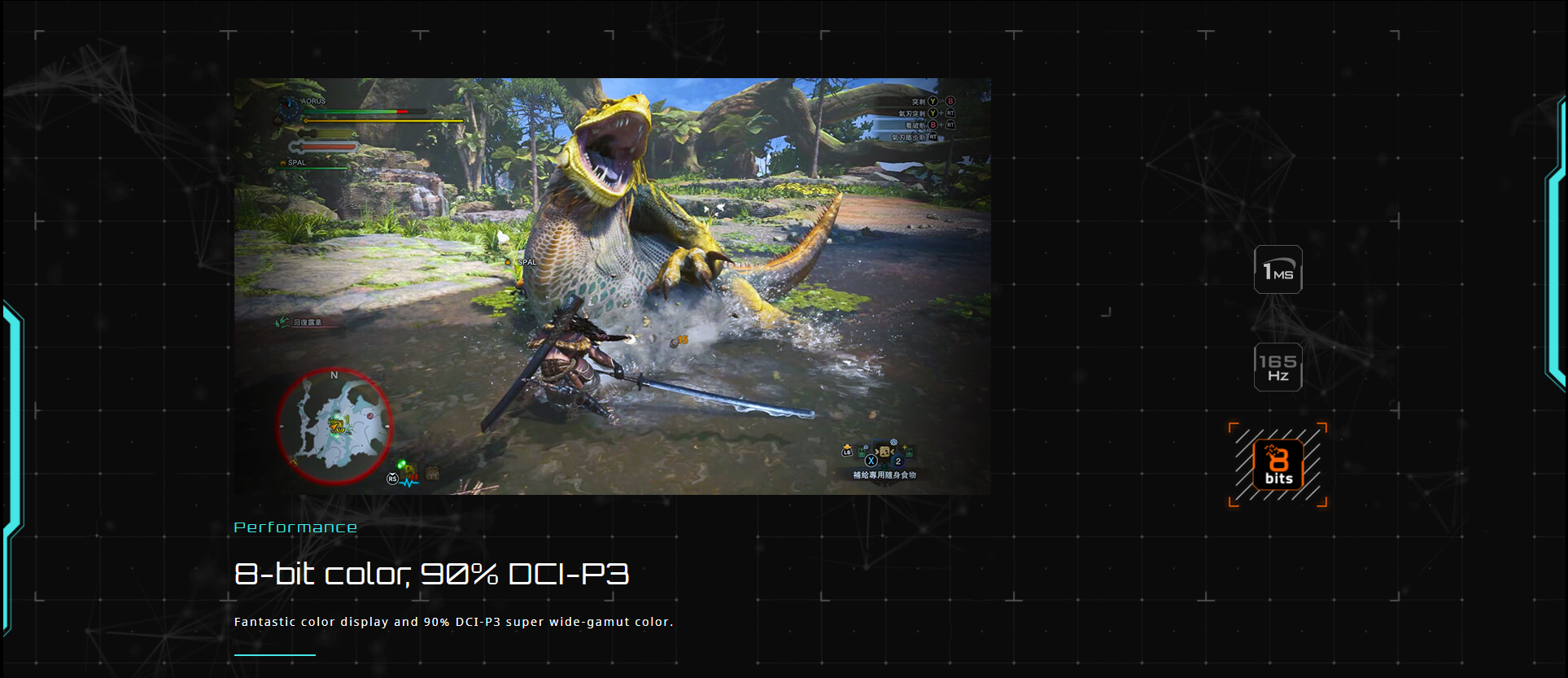Click the circular minimap
This screenshot has width=1568, height=678.
(334, 426)
